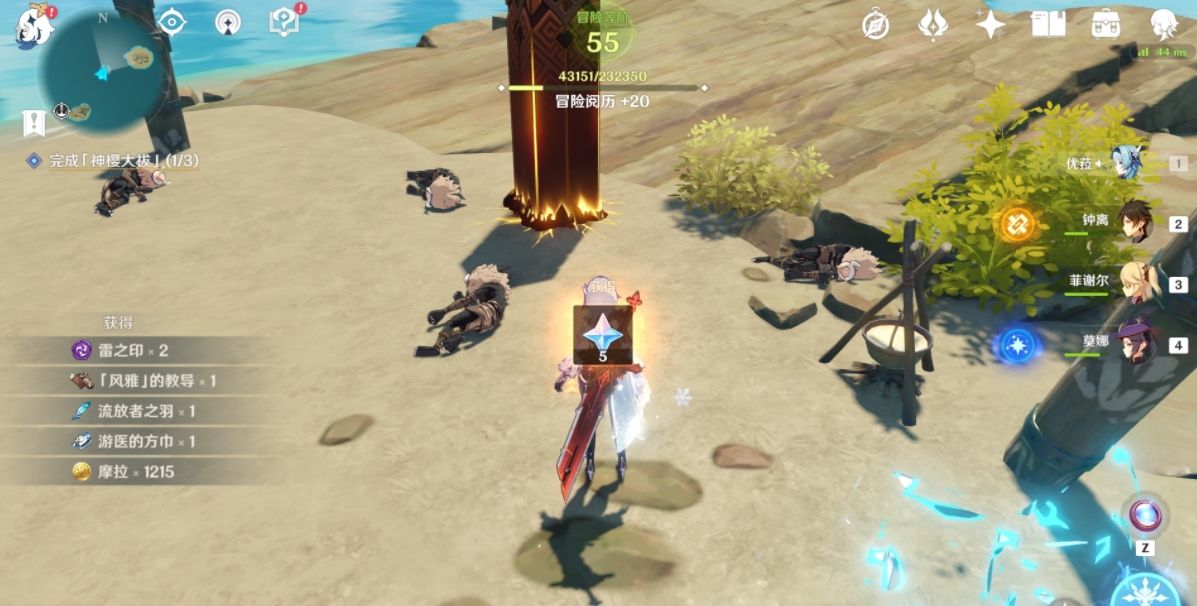Open the compass events icon
The image size is (1197, 606).
pos(876,25)
